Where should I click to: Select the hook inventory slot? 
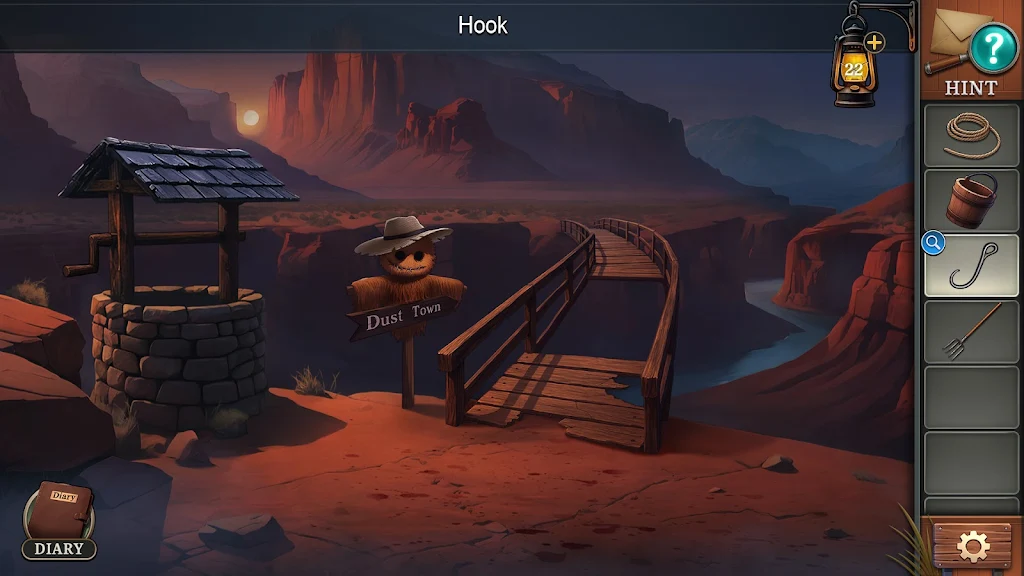pyautogui.click(x=973, y=266)
